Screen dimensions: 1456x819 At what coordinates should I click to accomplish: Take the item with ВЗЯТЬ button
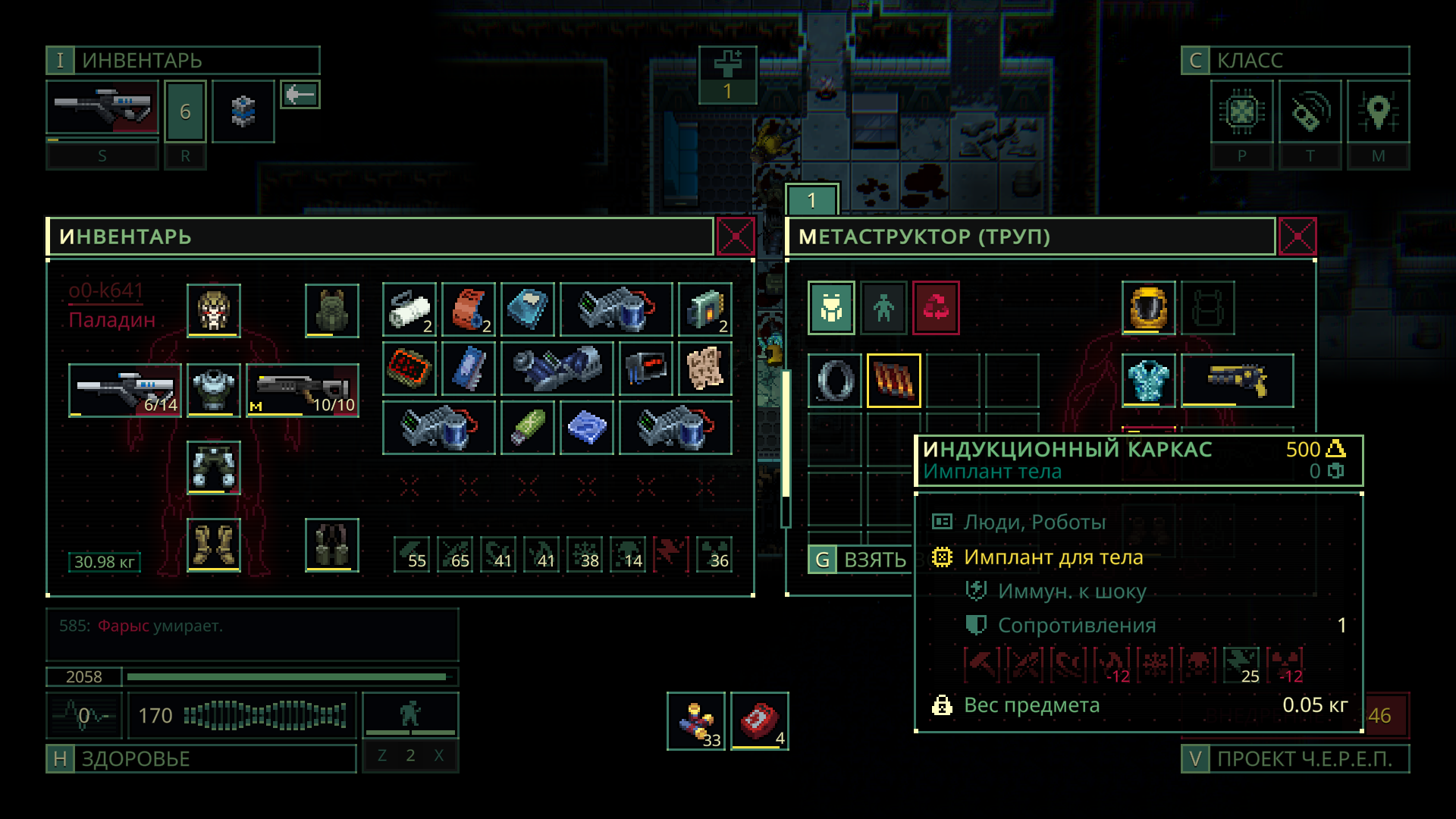pos(859,560)
